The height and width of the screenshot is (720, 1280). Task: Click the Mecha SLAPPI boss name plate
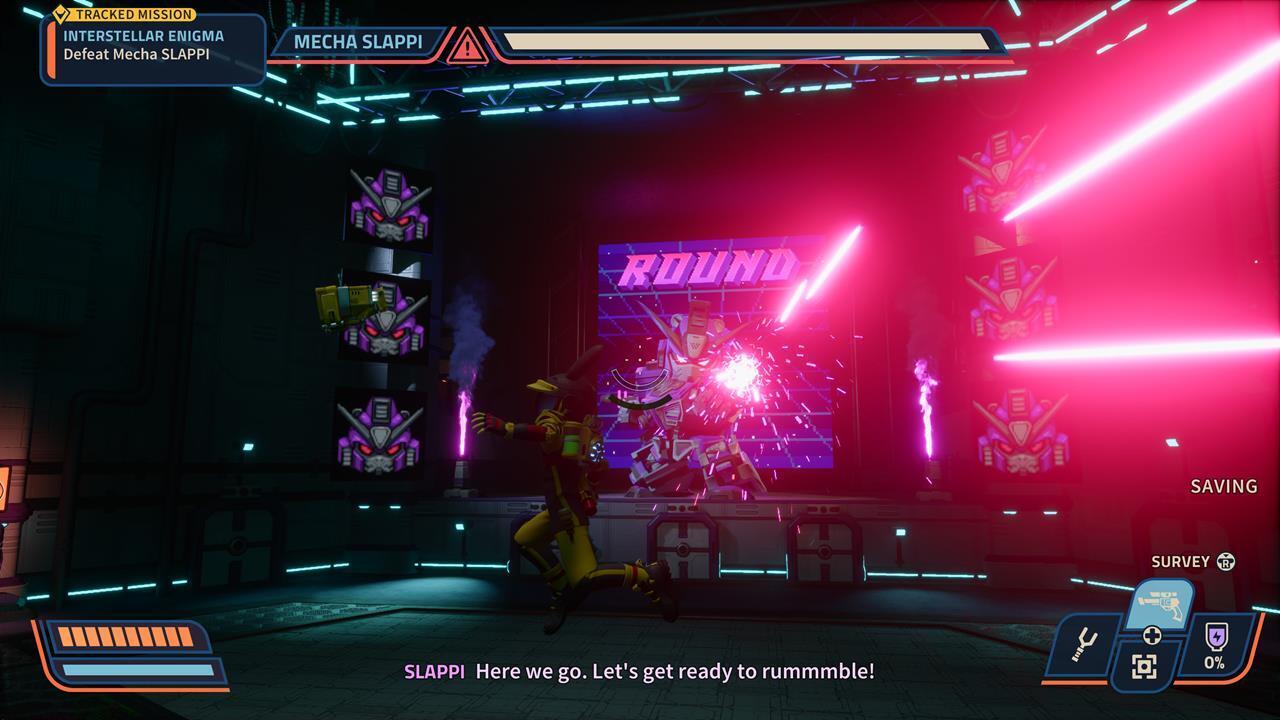coord(358,42)
